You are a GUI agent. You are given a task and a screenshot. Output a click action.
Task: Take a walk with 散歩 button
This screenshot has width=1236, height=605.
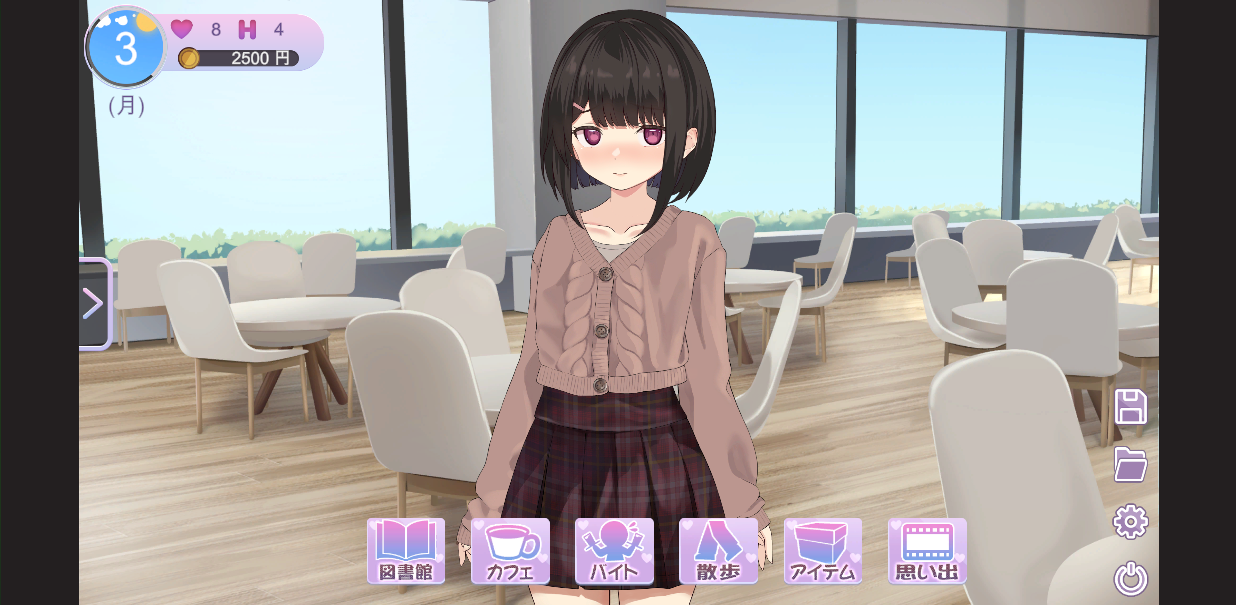(718, 550)
